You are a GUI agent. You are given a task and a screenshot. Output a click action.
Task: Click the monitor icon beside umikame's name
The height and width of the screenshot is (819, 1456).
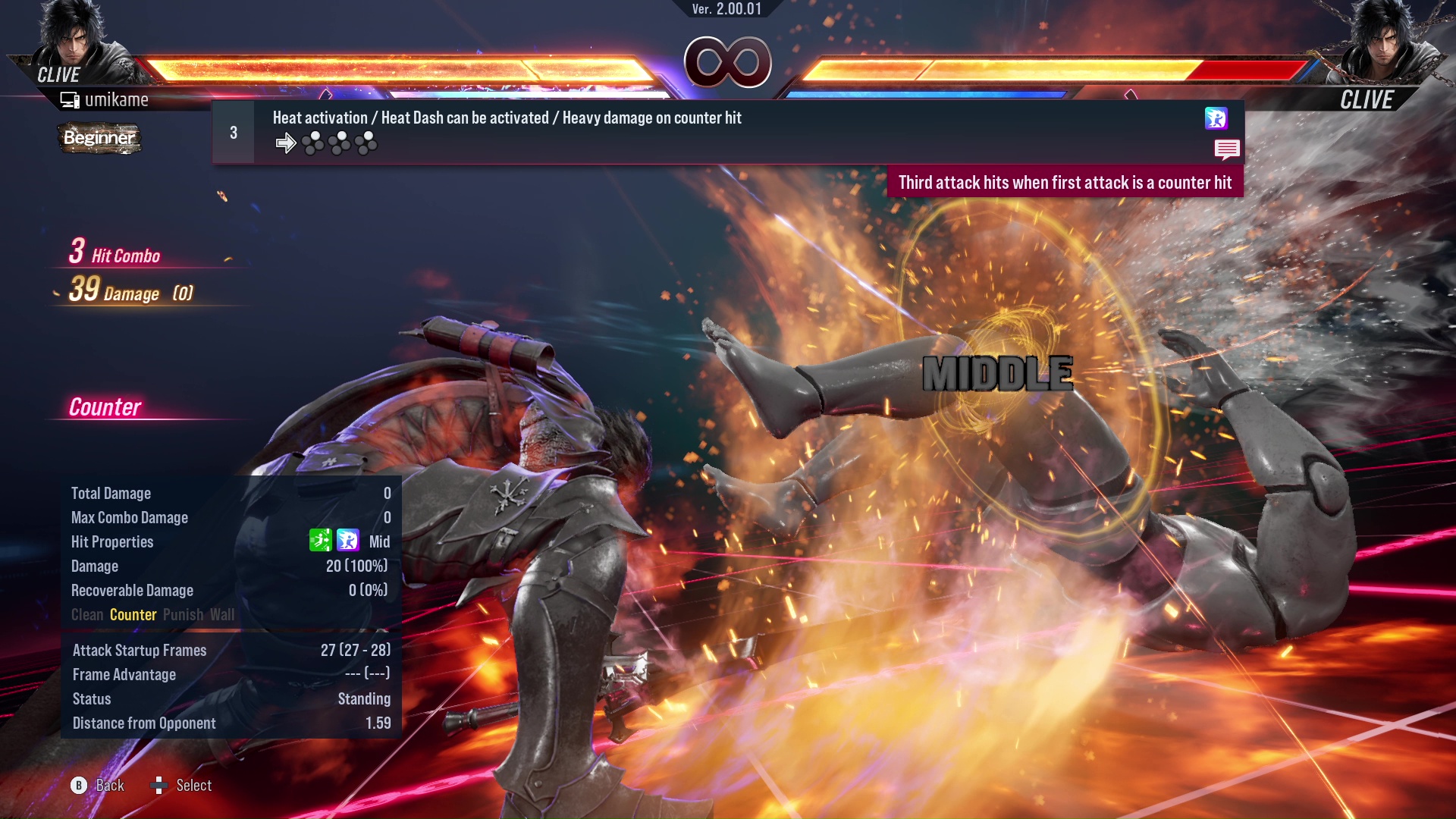[70, 99]
